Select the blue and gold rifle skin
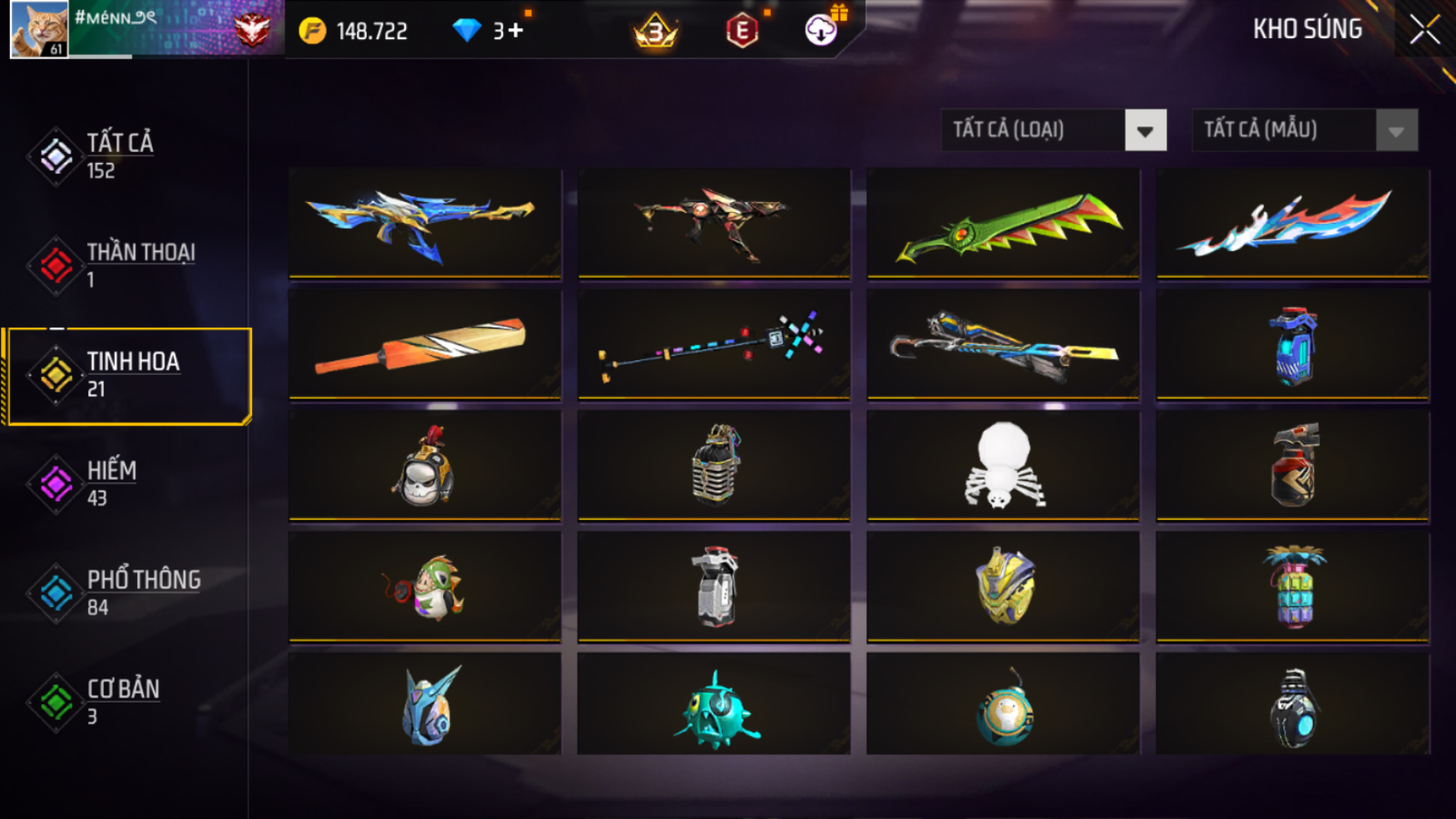This screenshot has height=819, width=1456. tap(424, 222)
